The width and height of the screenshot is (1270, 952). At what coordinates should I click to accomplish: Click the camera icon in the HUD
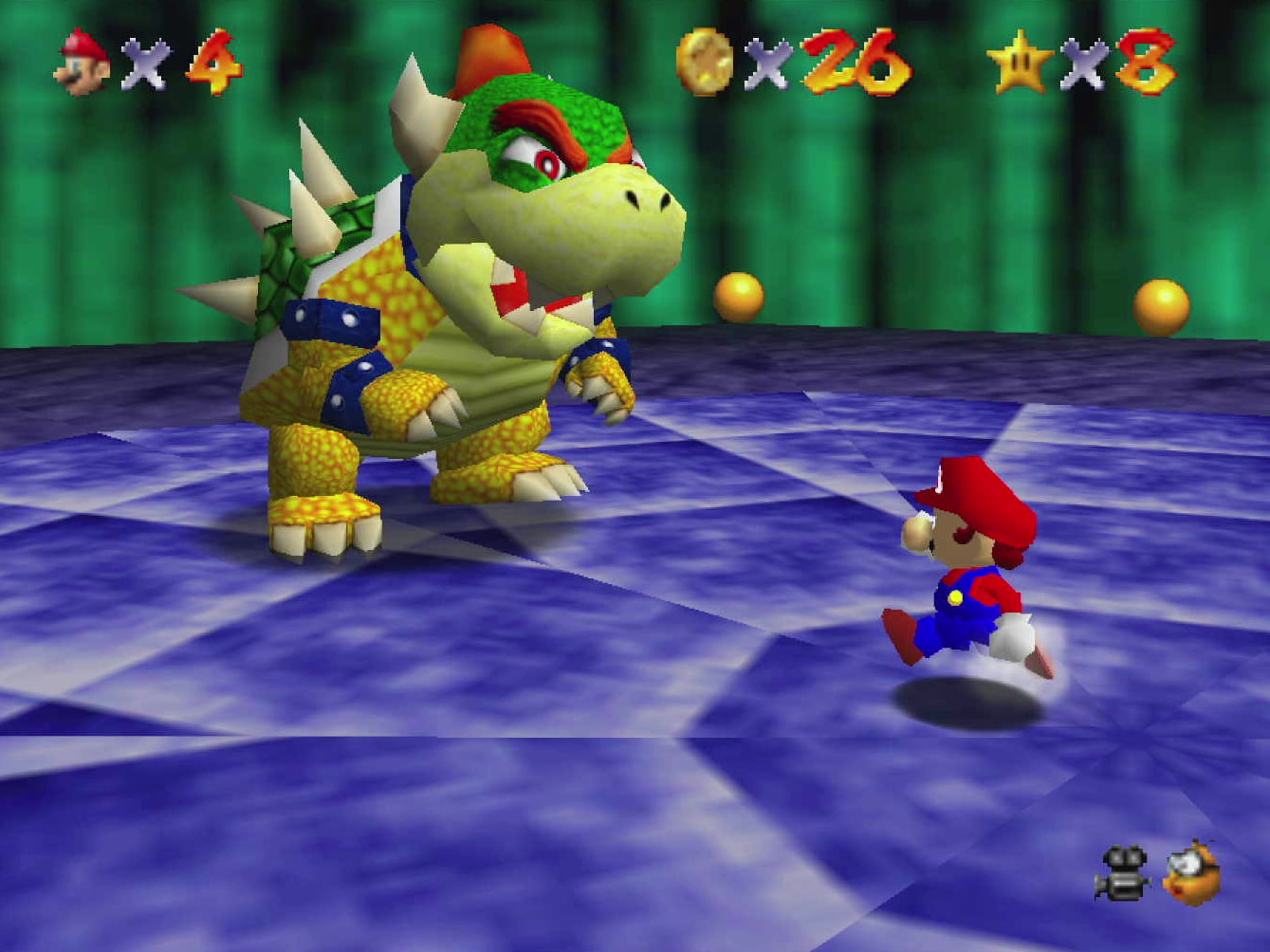pos(1122,872)
